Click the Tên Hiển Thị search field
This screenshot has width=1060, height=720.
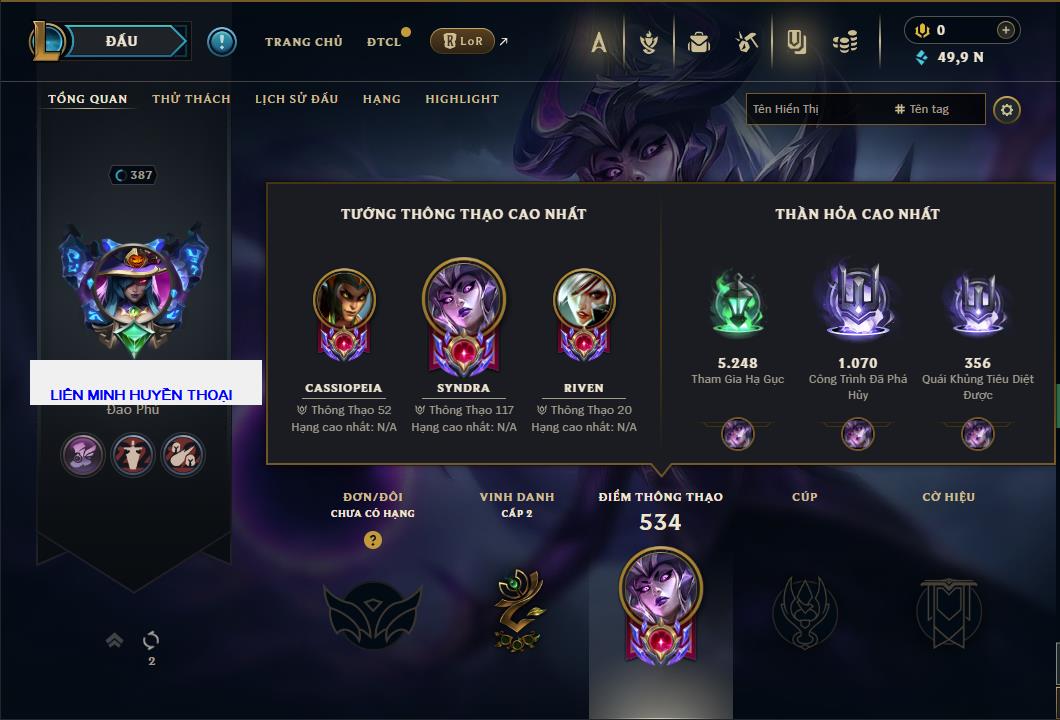tap(815, 109)
